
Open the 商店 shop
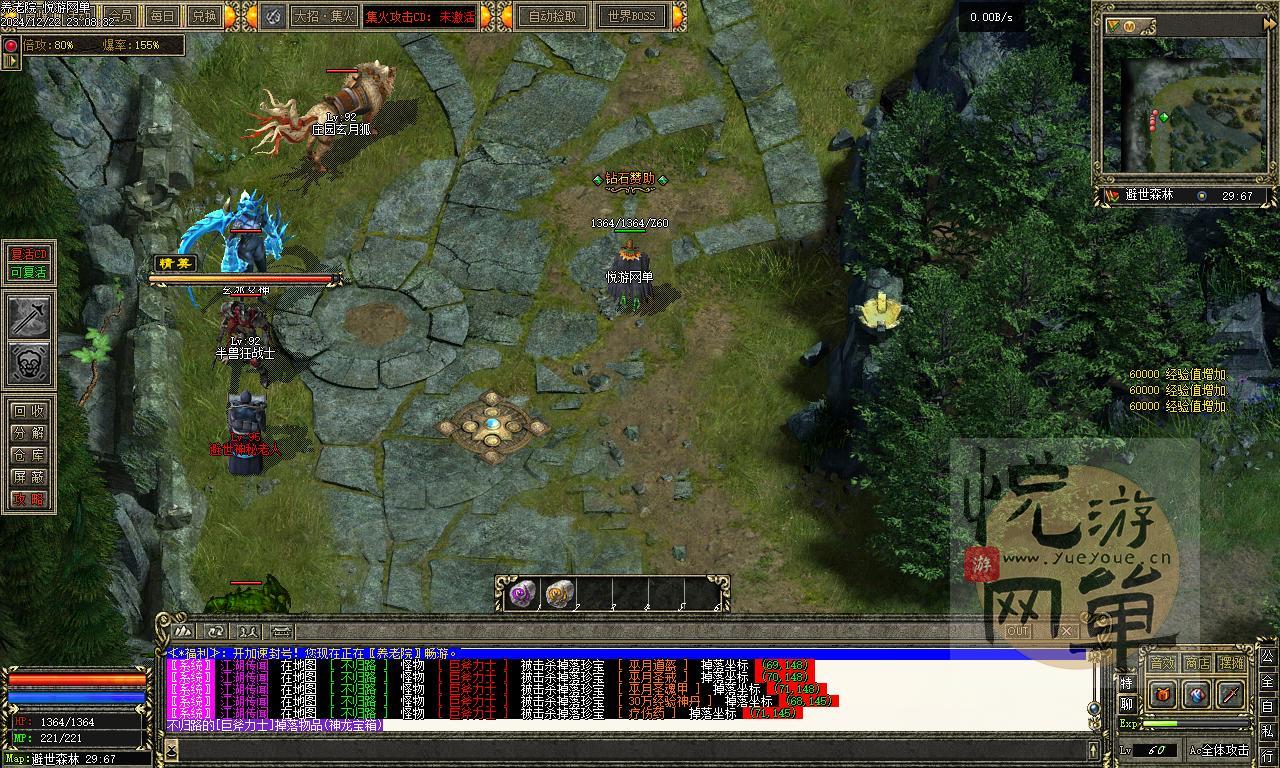pos(1197,663)
